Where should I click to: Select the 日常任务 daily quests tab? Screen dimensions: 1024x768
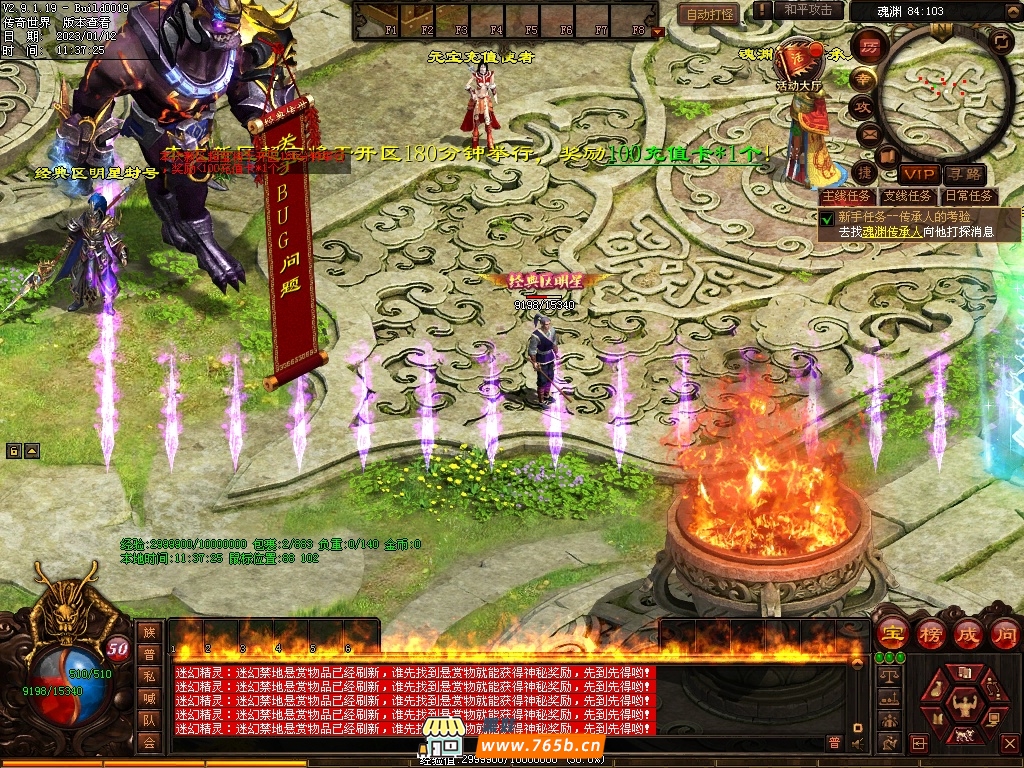click(x=969, y=196)
